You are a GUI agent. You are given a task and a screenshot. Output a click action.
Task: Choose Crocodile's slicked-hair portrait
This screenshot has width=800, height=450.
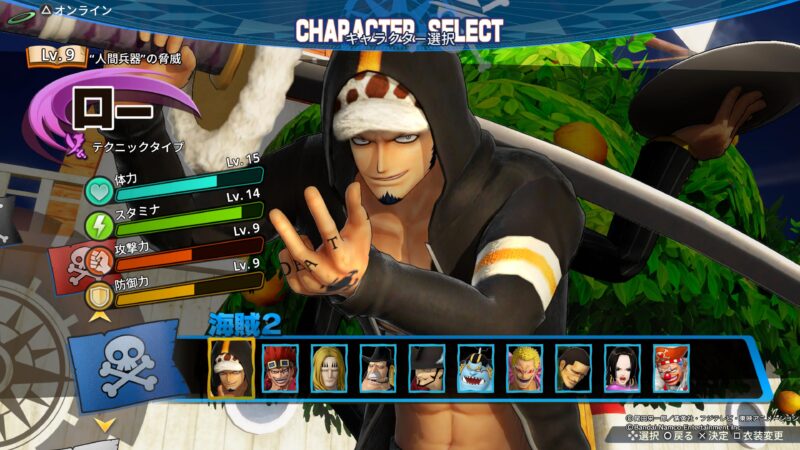coord(574,368)
